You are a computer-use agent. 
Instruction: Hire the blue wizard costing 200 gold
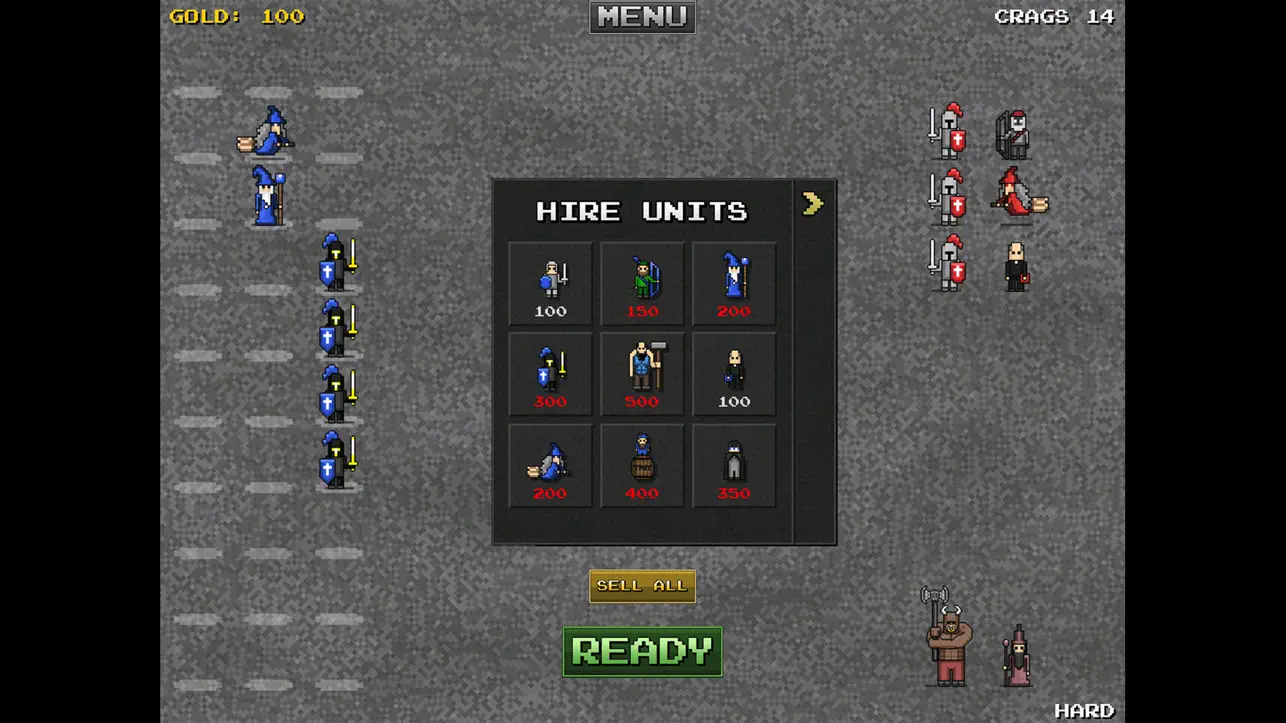point(733,283)
